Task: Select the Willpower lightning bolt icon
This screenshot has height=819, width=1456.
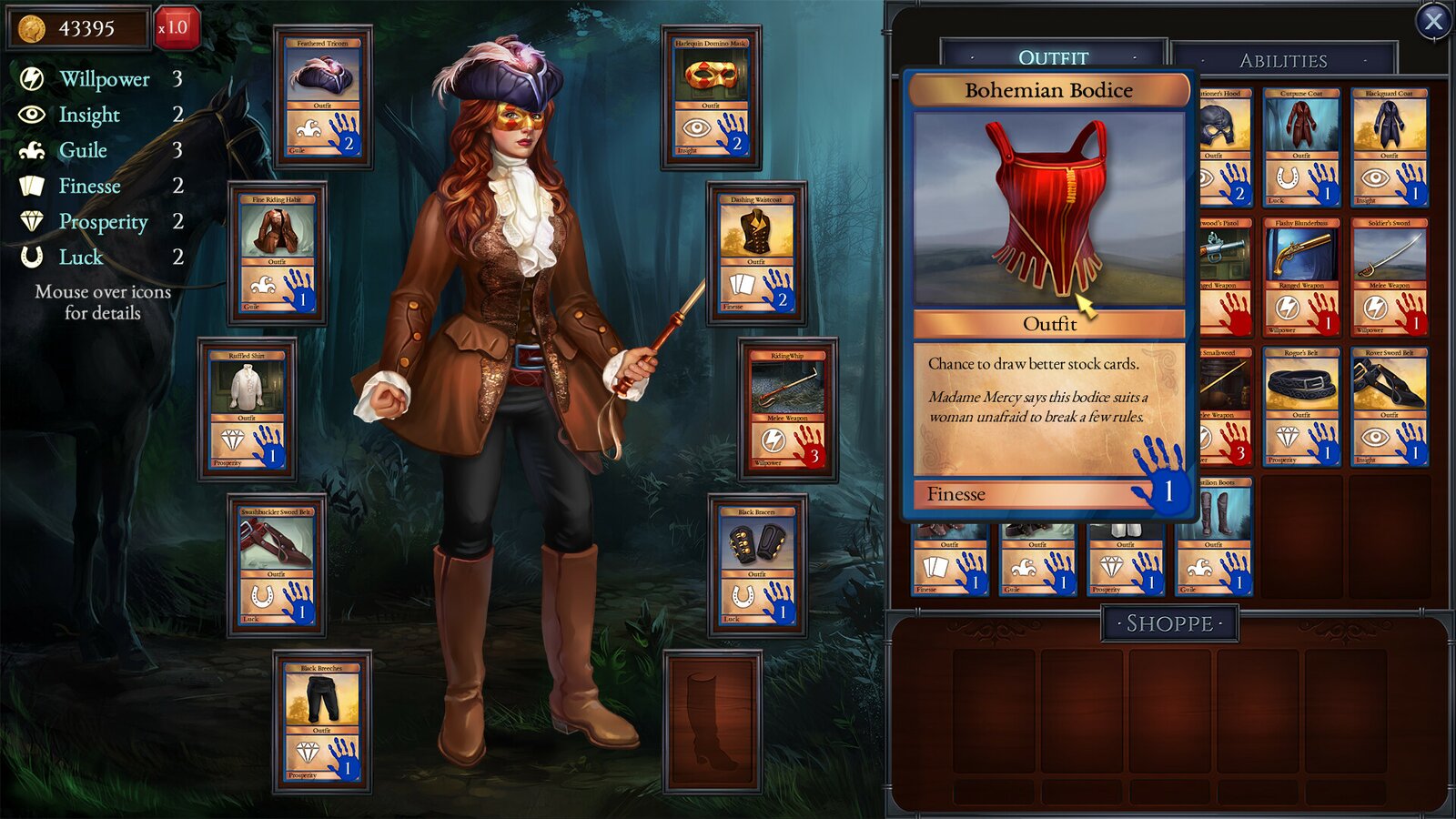Action: coord(30,79)
